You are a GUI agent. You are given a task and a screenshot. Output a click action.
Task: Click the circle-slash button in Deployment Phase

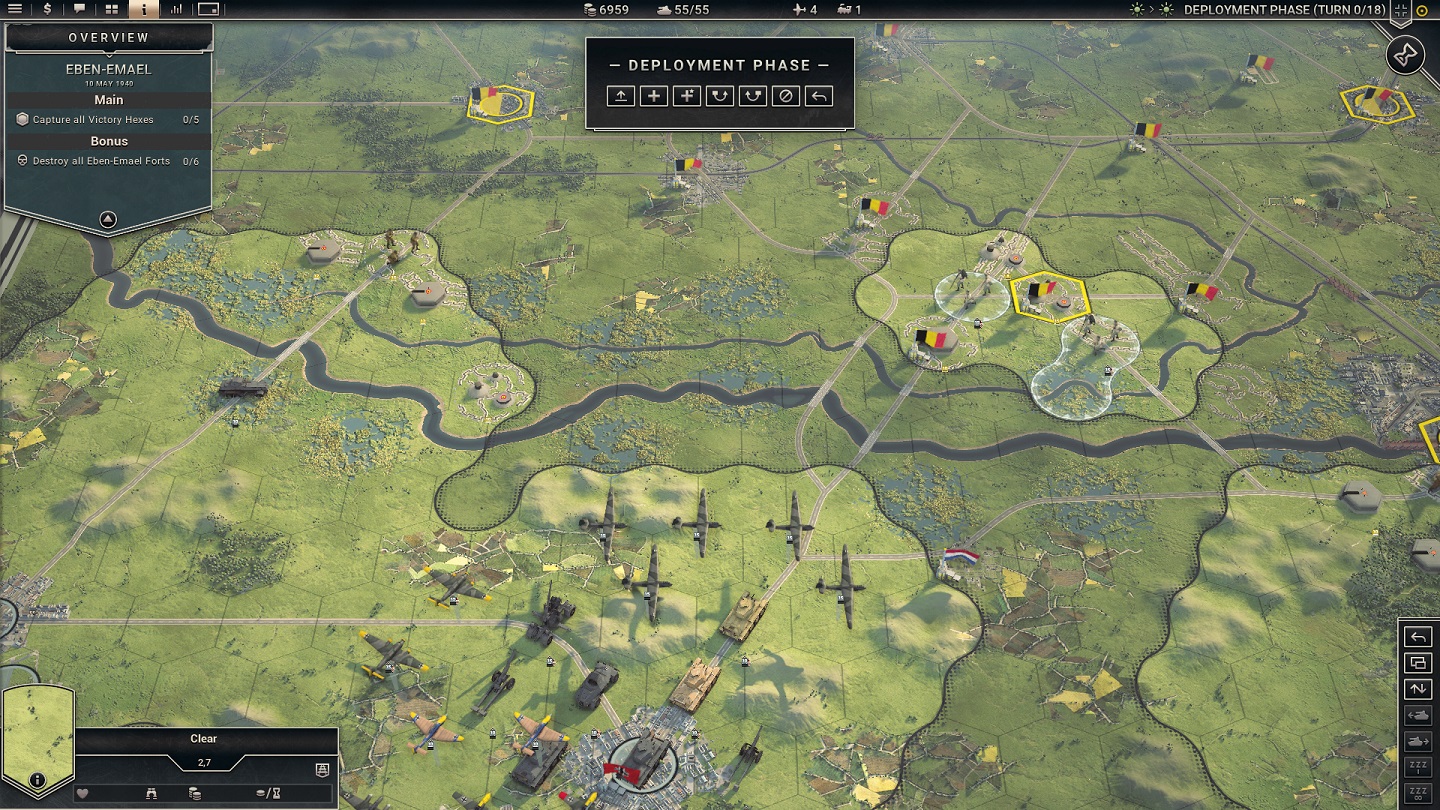click(786, 96)
